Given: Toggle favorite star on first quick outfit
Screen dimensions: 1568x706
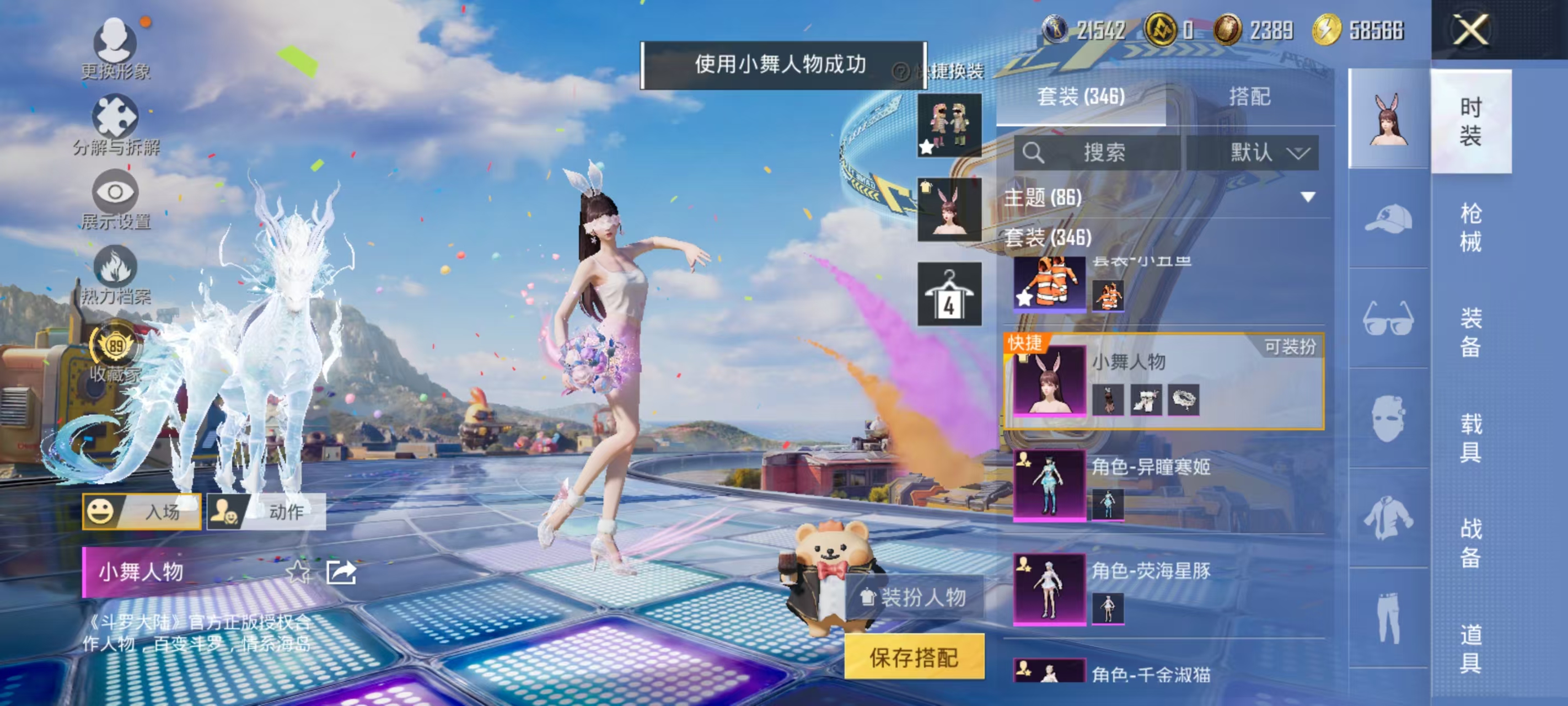Looking at the screenshot, I should click(926, 146).
